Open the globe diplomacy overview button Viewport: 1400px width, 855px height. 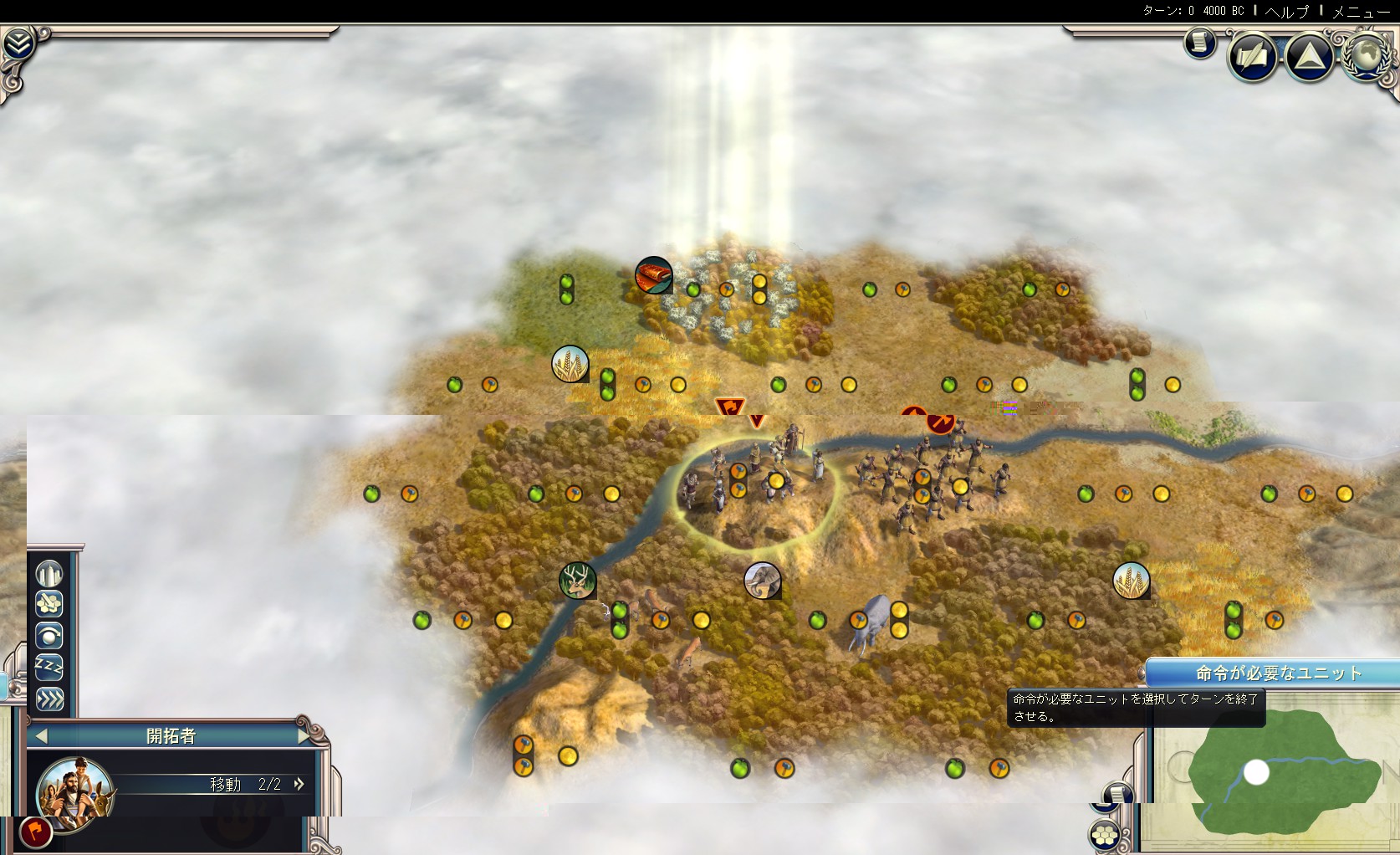(x=1367, y=55)
